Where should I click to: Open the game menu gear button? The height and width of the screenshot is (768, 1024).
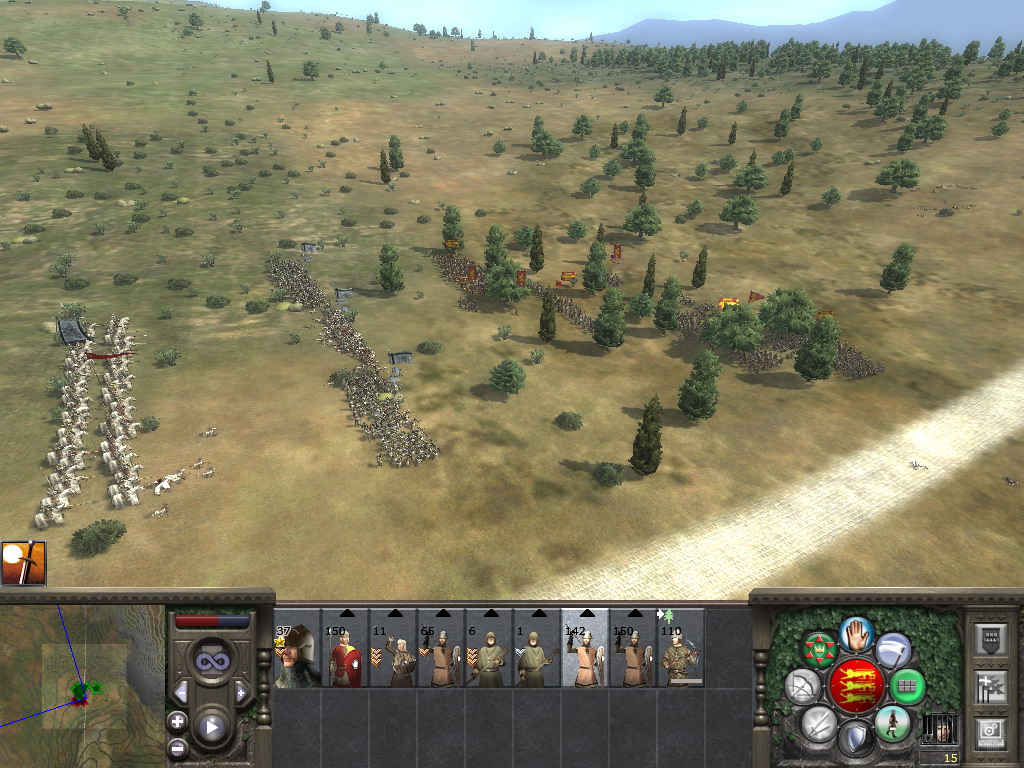click(991, 733)
